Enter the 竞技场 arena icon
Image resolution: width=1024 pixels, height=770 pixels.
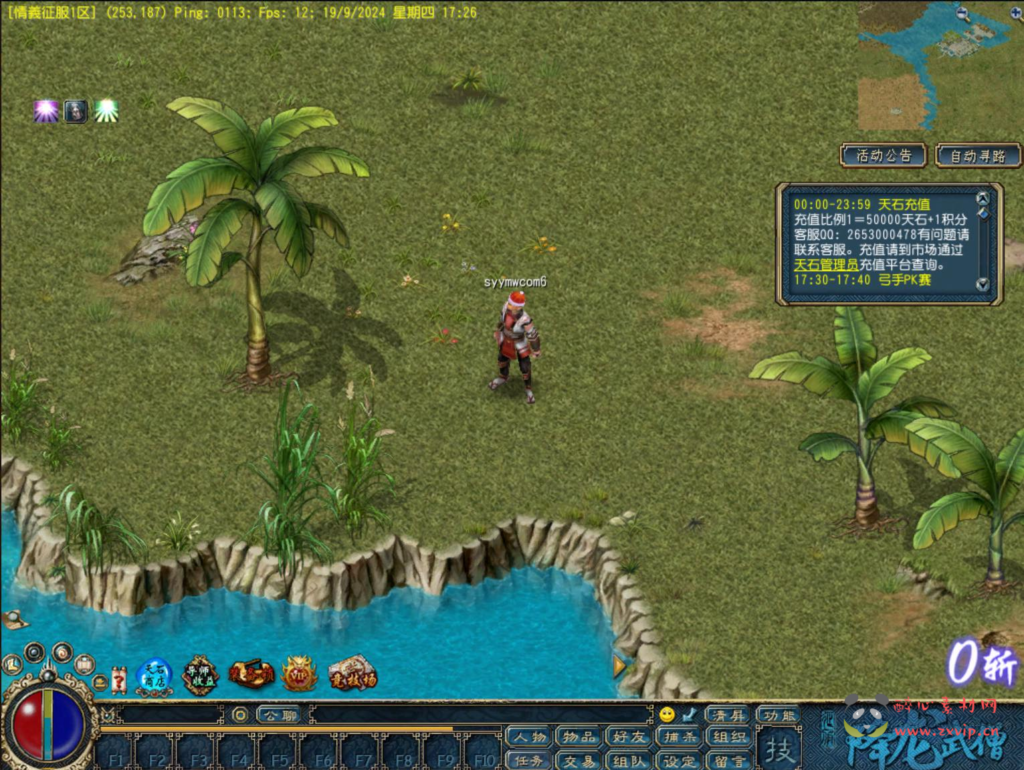pyautogui.click(x=352, y=674)
